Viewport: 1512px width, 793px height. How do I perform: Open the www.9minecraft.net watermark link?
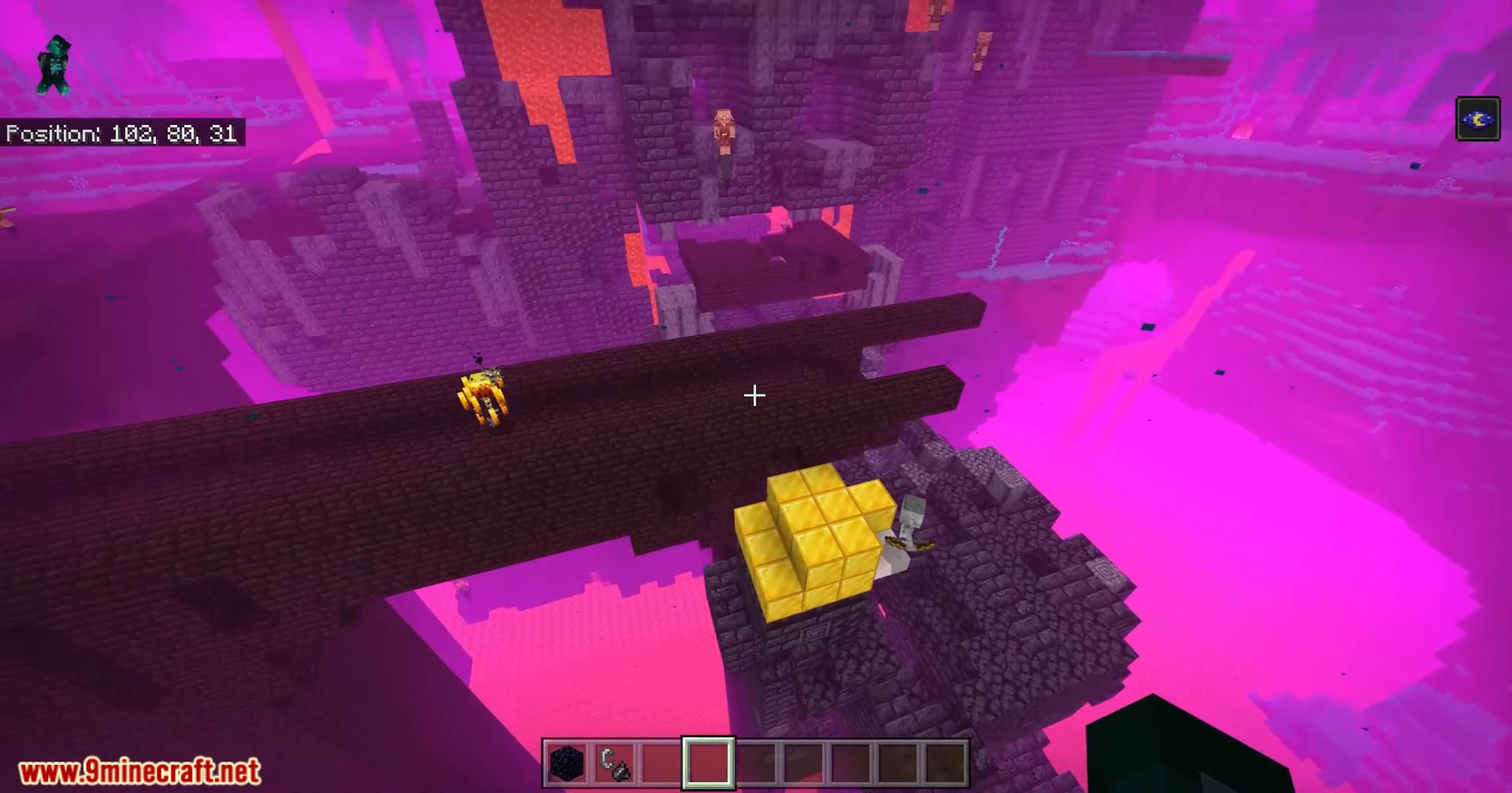click(x=140, y=772)
